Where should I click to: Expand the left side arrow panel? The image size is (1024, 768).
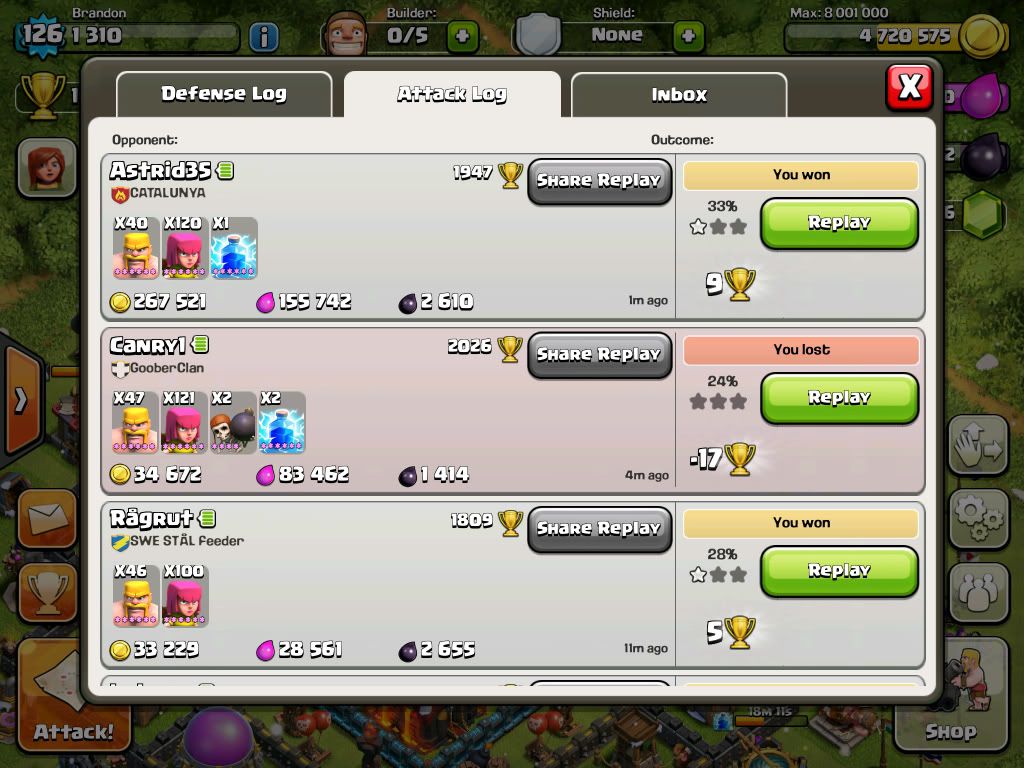click(x=20, y=401)
